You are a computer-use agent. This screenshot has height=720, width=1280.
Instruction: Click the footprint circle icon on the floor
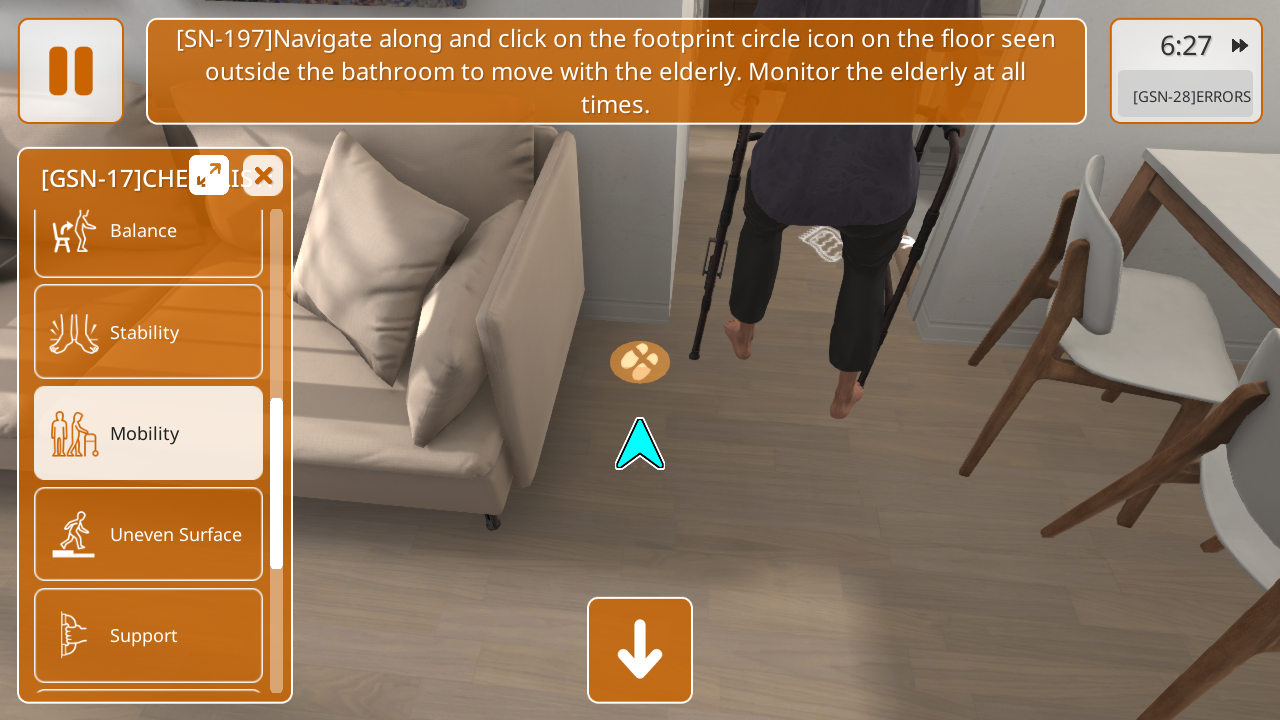click(x=640, y=362)
